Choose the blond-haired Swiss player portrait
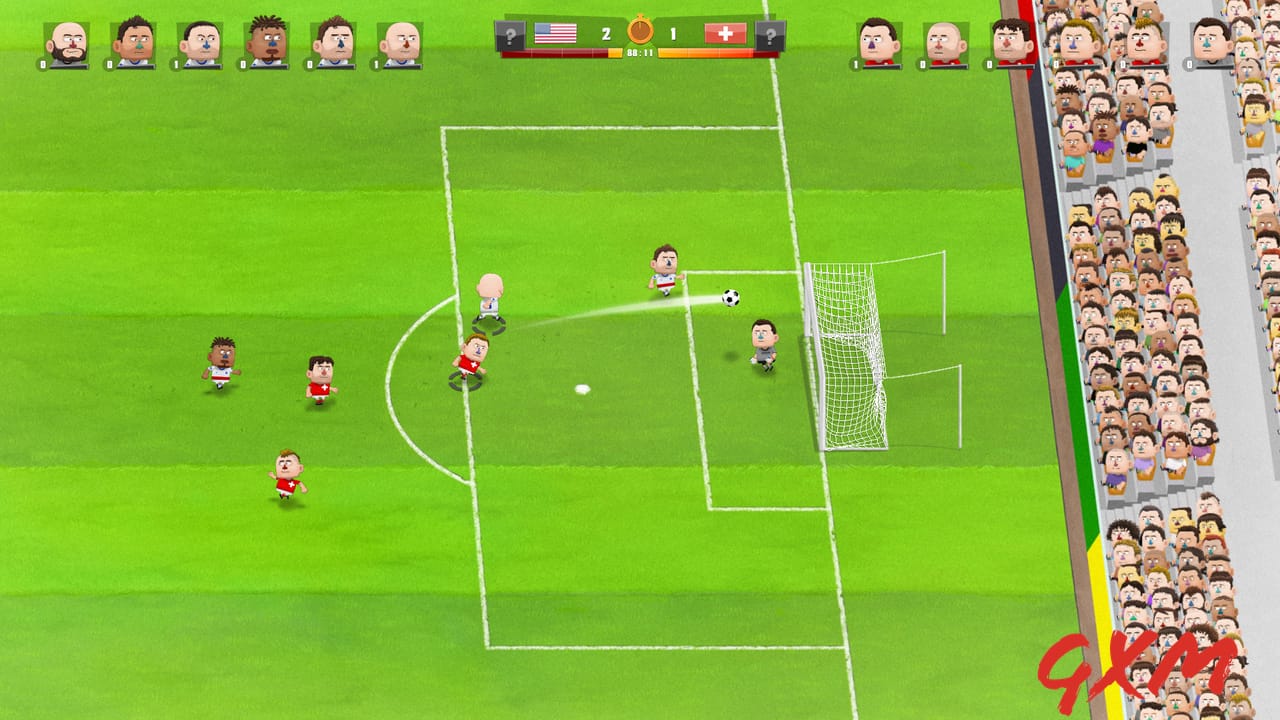This screenshot has height=720, width=1280. tap(1147, 43)
